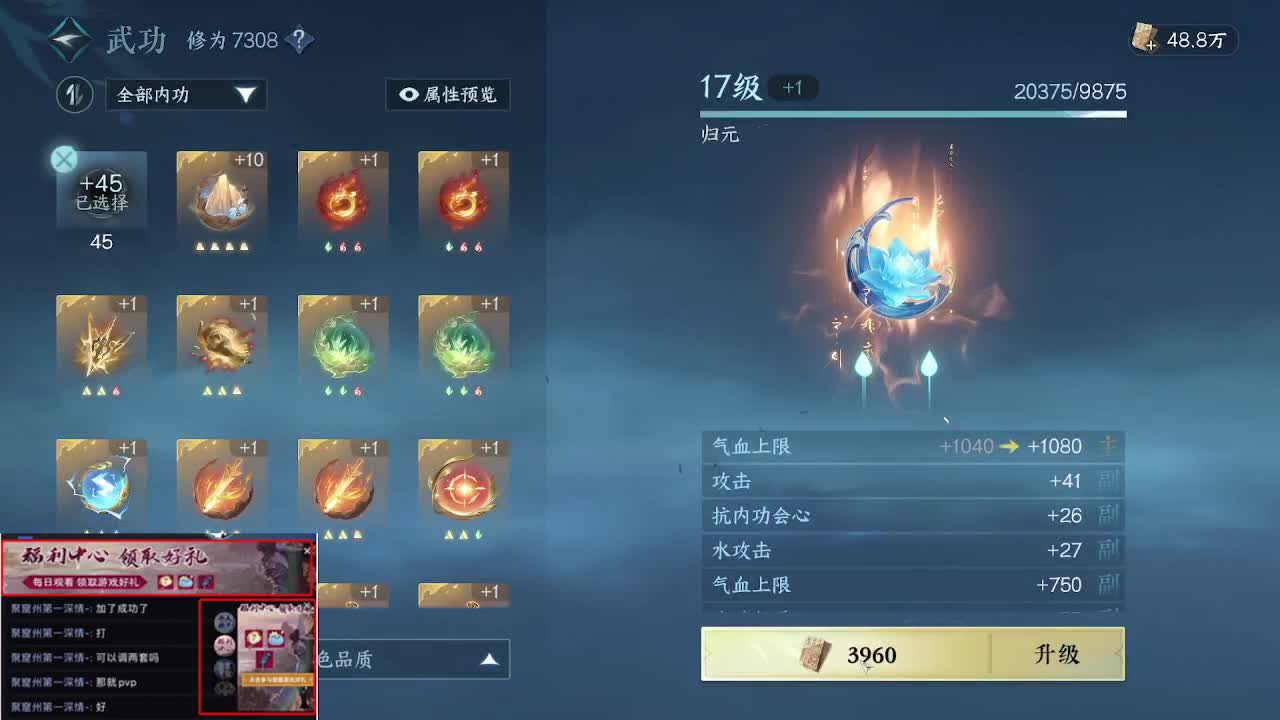Screen dimensions: 1280x720
Task: Click the sort icon below the back arrow
Action: tap(74, 94)
